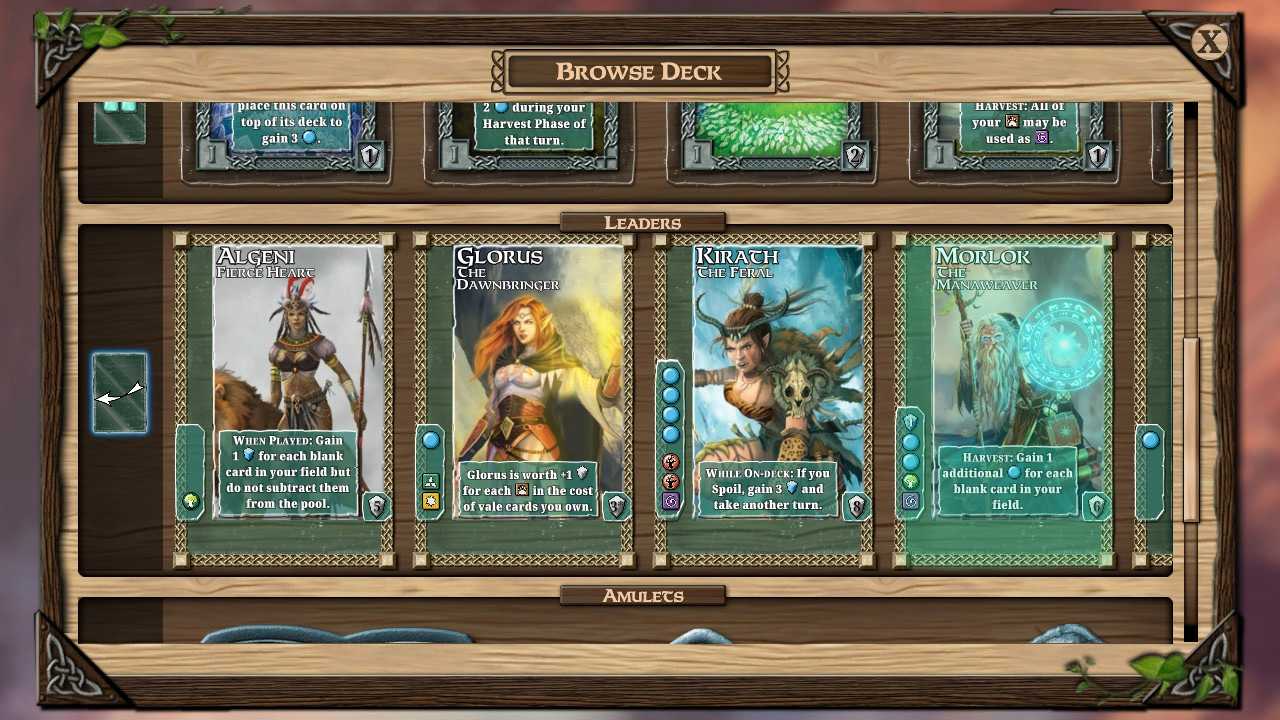Click Kirath's purple spoil cost icon

(671, 500)
